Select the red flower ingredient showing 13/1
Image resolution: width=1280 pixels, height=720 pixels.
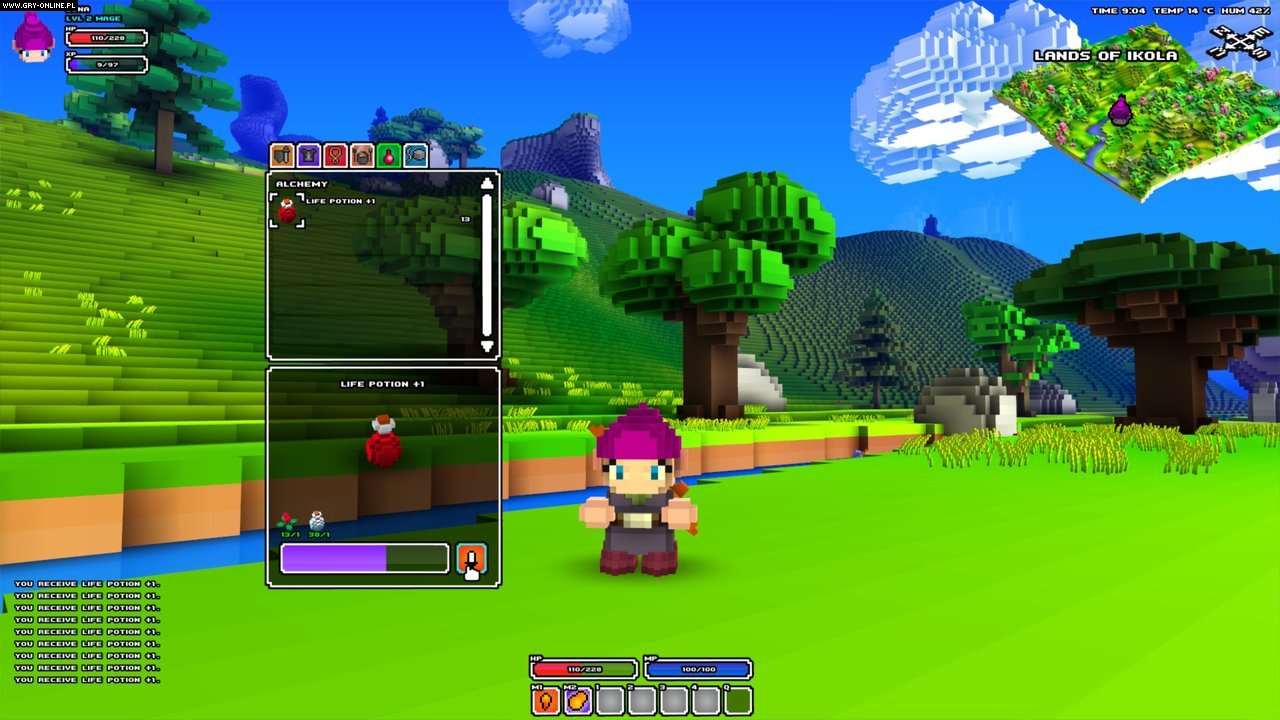coord(287,518)
